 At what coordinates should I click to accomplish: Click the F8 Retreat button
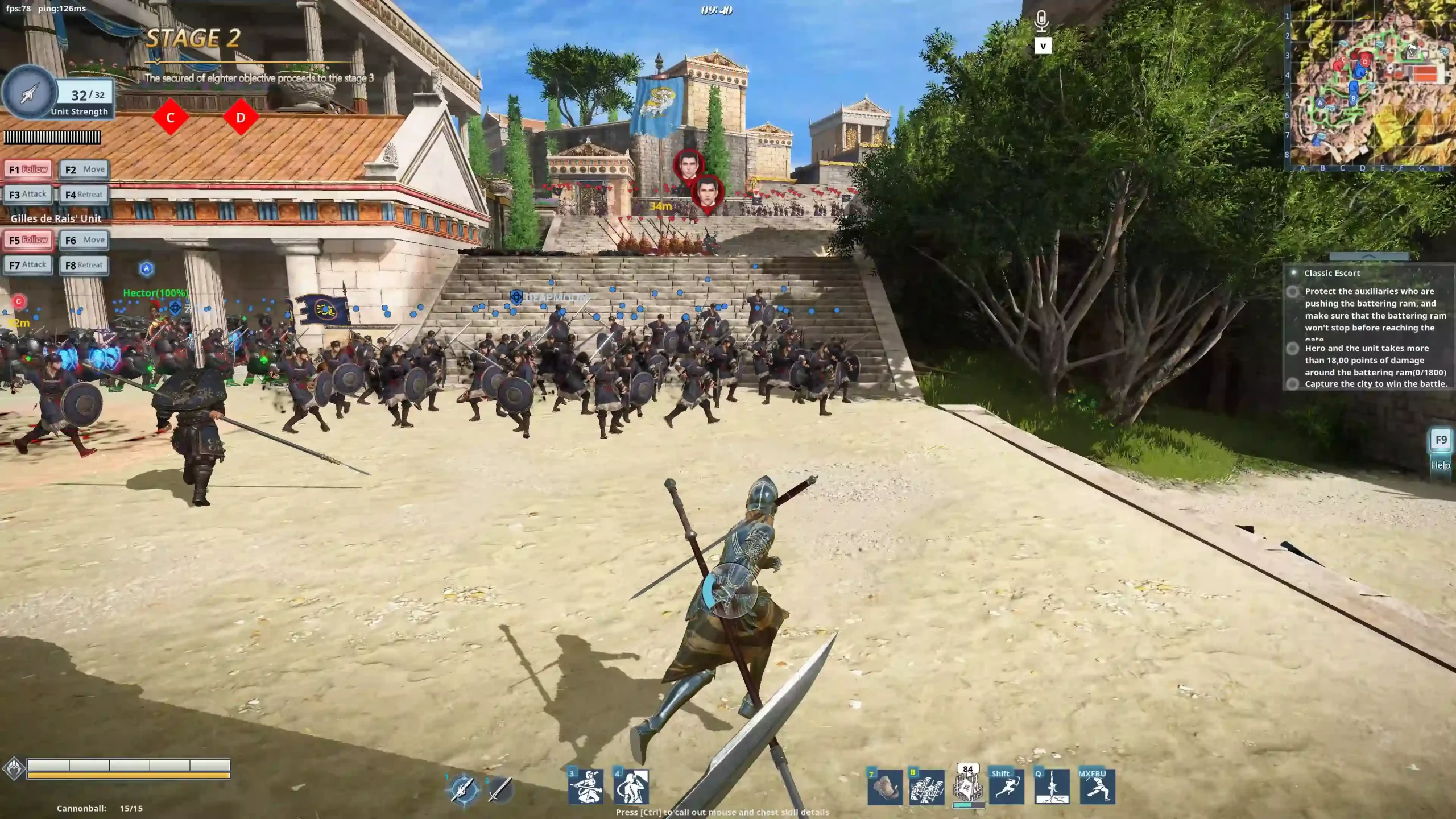[x=84, y=265]
